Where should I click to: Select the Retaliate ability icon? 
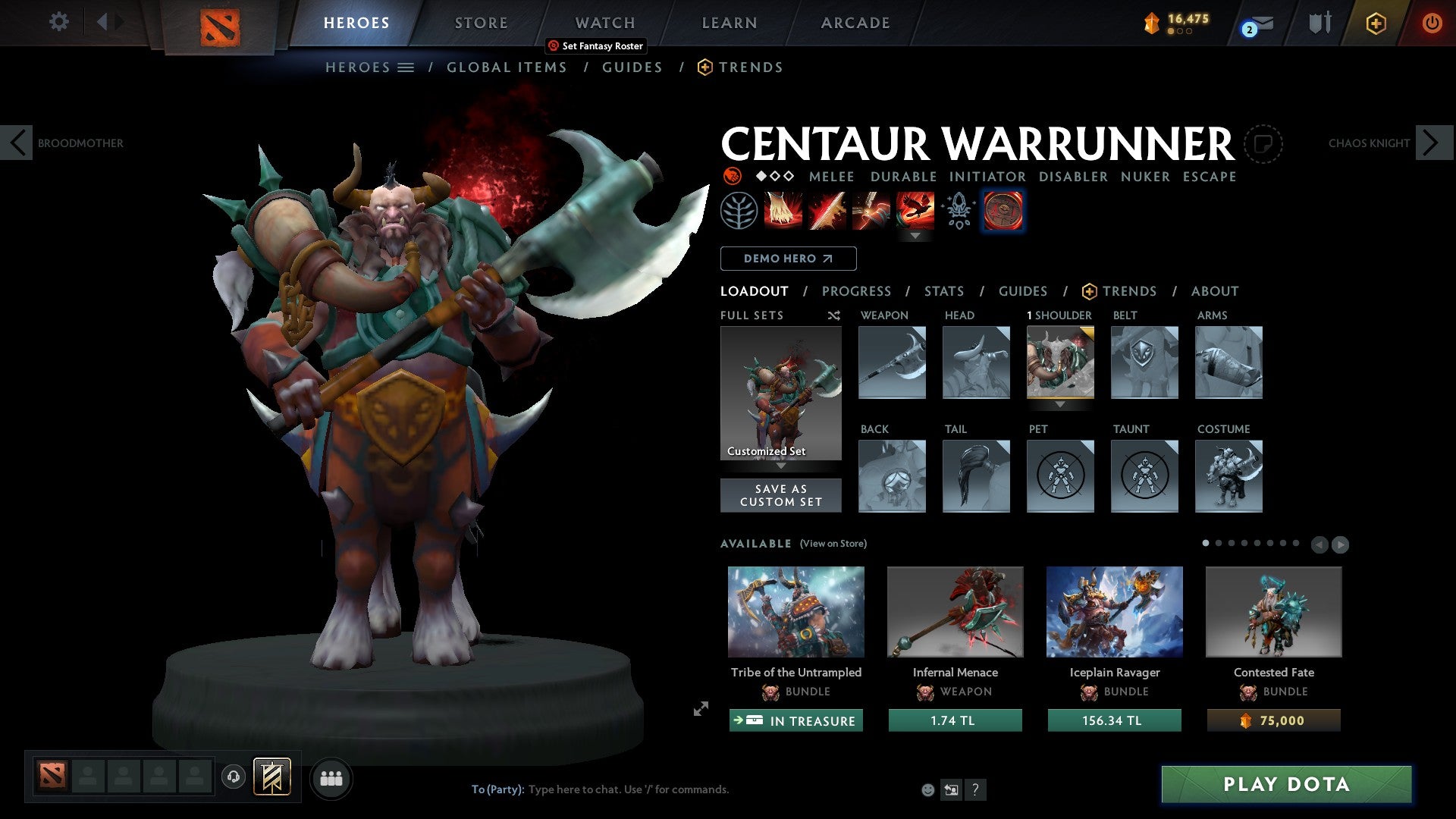tap(872, 211)
